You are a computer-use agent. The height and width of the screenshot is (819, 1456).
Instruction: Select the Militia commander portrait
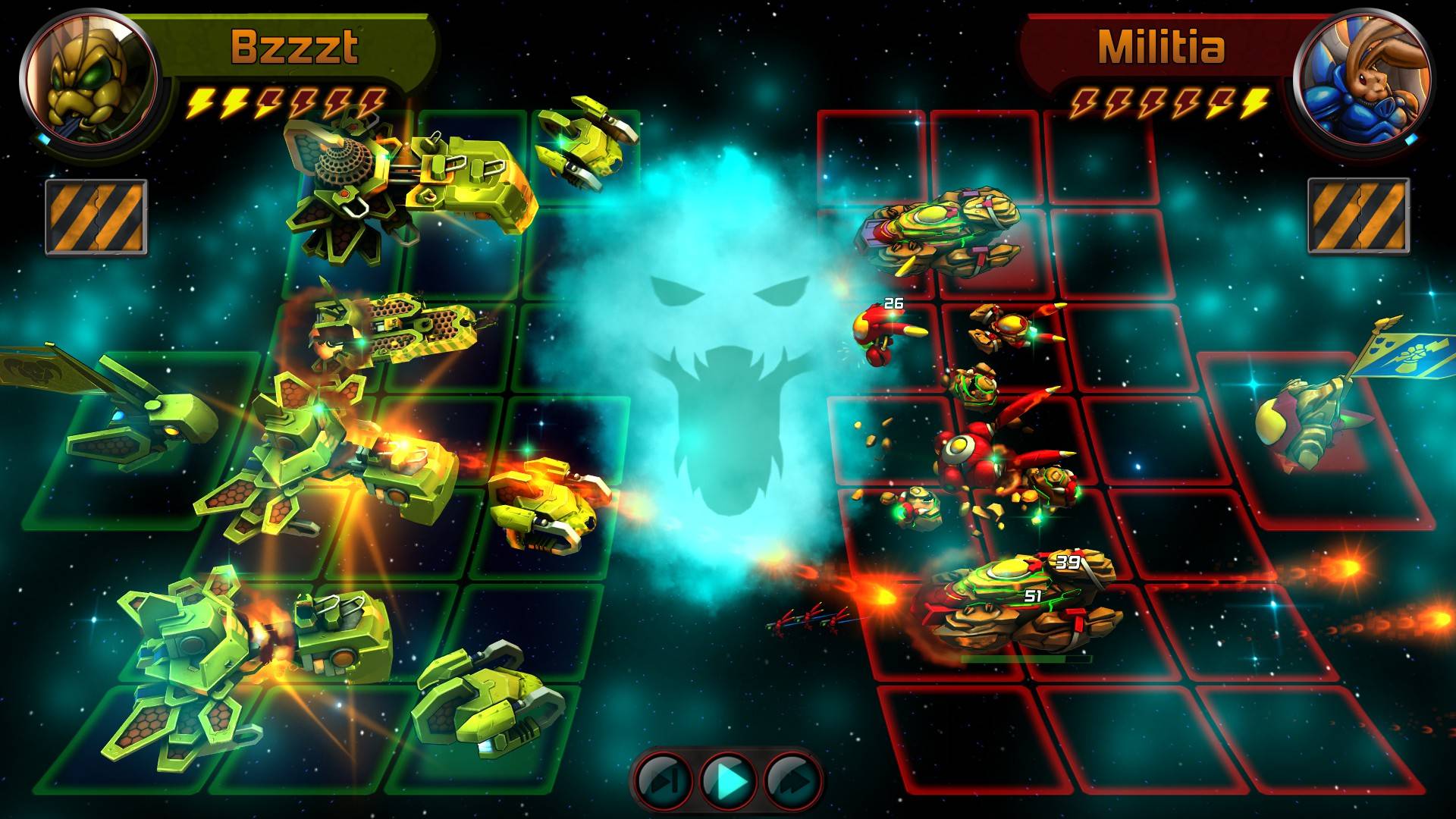[x=1363, y=78]
